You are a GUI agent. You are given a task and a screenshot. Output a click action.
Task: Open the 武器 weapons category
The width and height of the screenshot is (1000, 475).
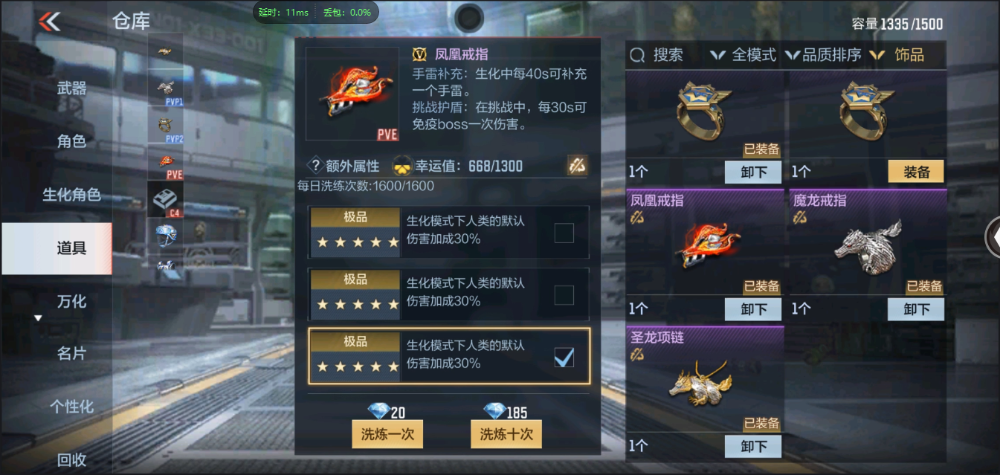coord(71,89)
